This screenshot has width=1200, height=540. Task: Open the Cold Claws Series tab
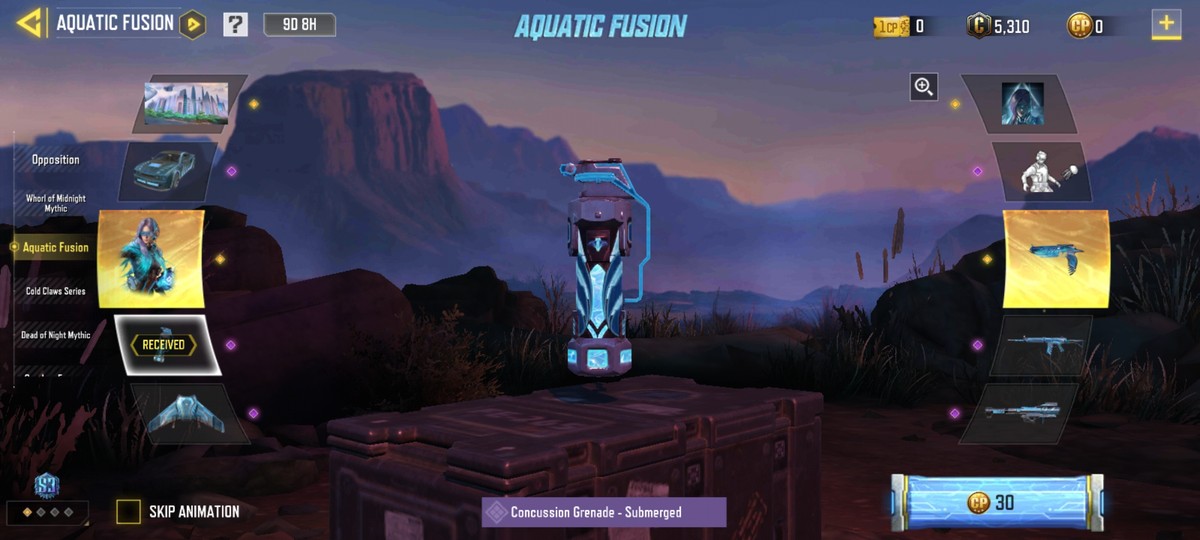(x=56, y=292)
